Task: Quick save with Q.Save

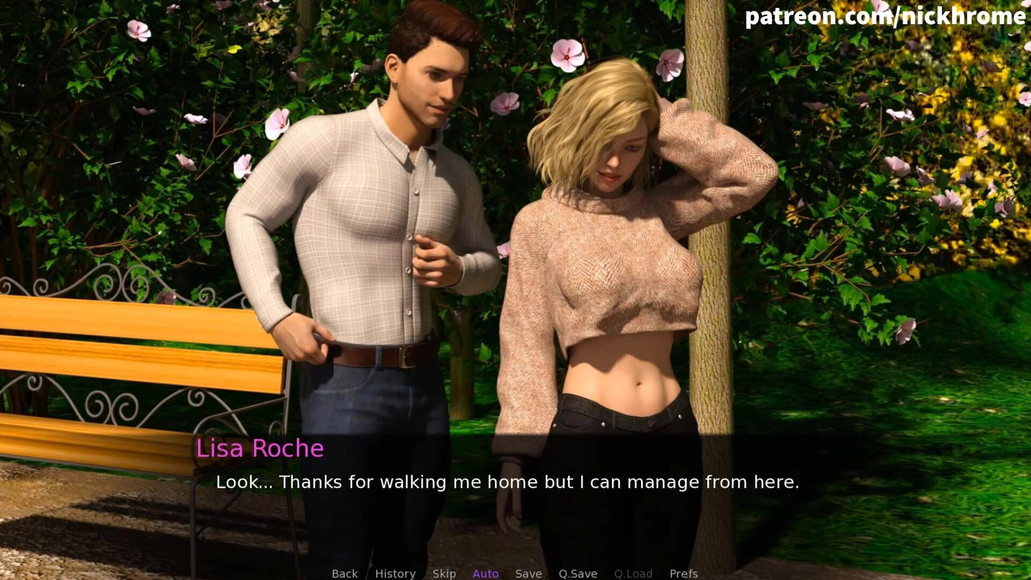Action: pyautogui.click(x=578, y=573)
